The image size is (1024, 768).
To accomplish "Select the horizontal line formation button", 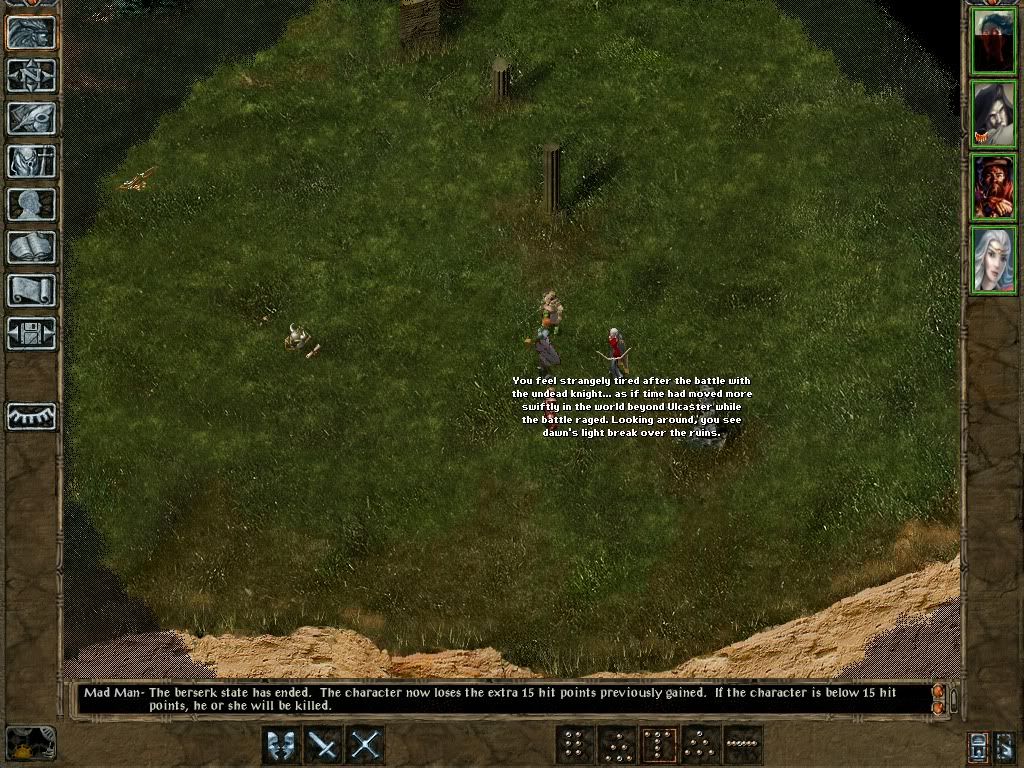I will [x=743, y=745].
